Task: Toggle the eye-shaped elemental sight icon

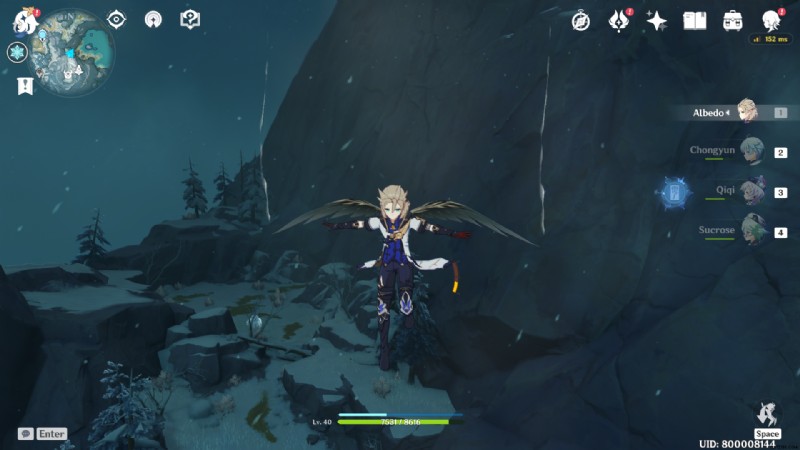Action: pyautogui.click(x=117, y=19)
